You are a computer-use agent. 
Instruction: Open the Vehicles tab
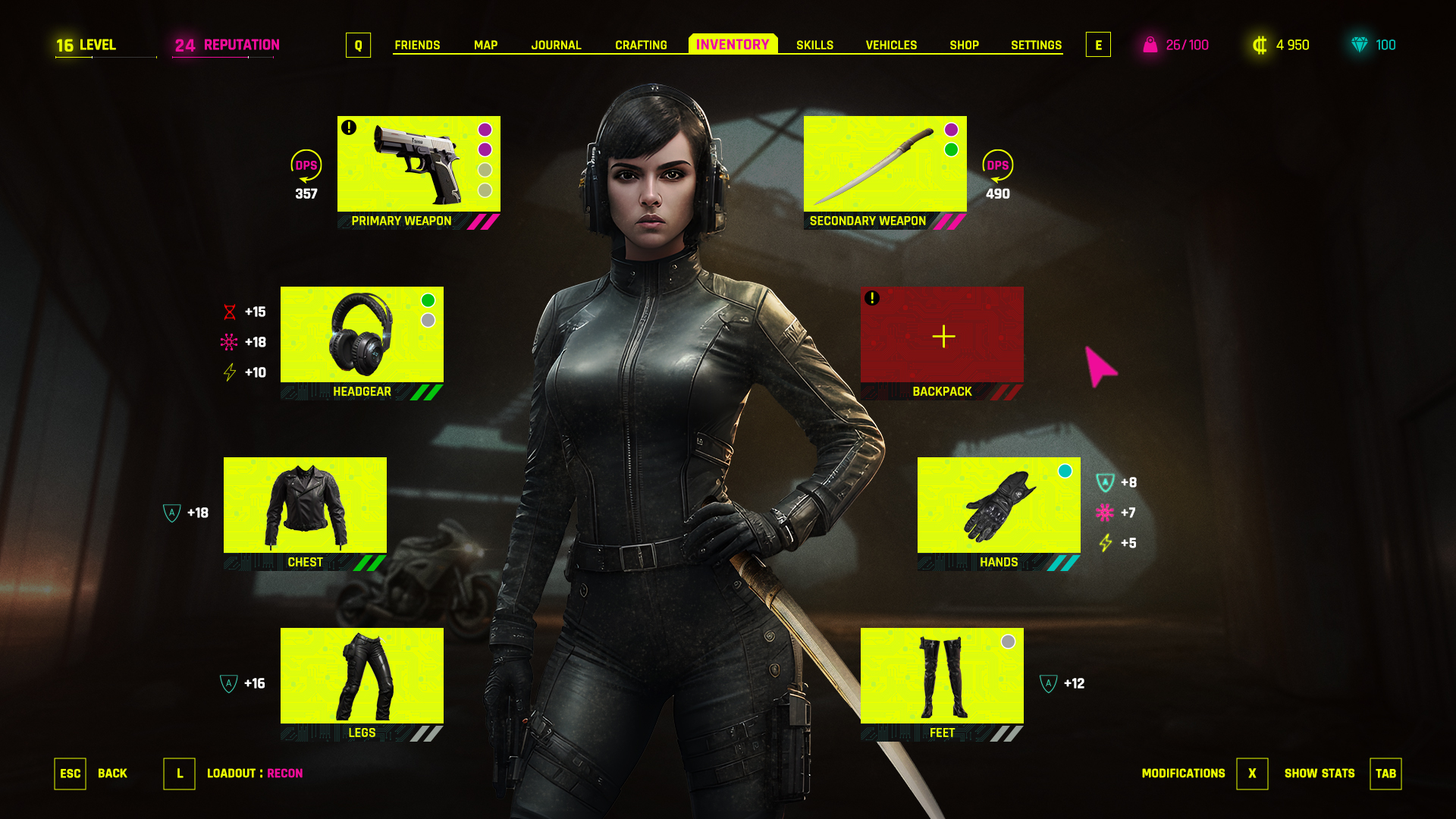tap(891, 45)
